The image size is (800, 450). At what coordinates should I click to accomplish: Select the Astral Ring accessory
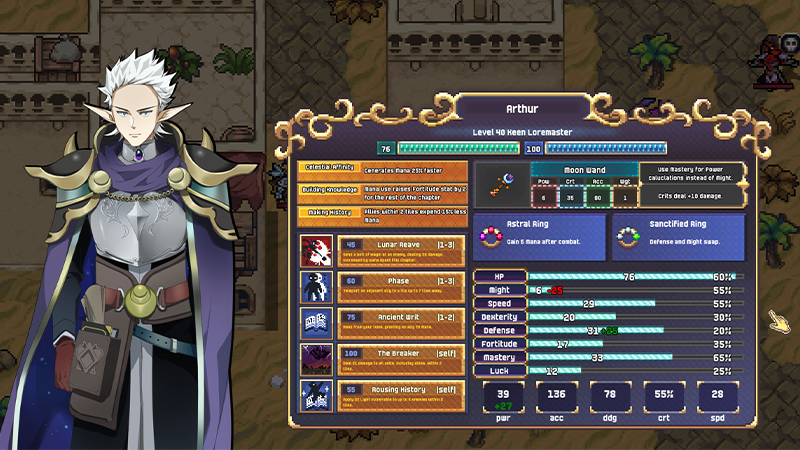pyautogui.click(x=539, y=237)
